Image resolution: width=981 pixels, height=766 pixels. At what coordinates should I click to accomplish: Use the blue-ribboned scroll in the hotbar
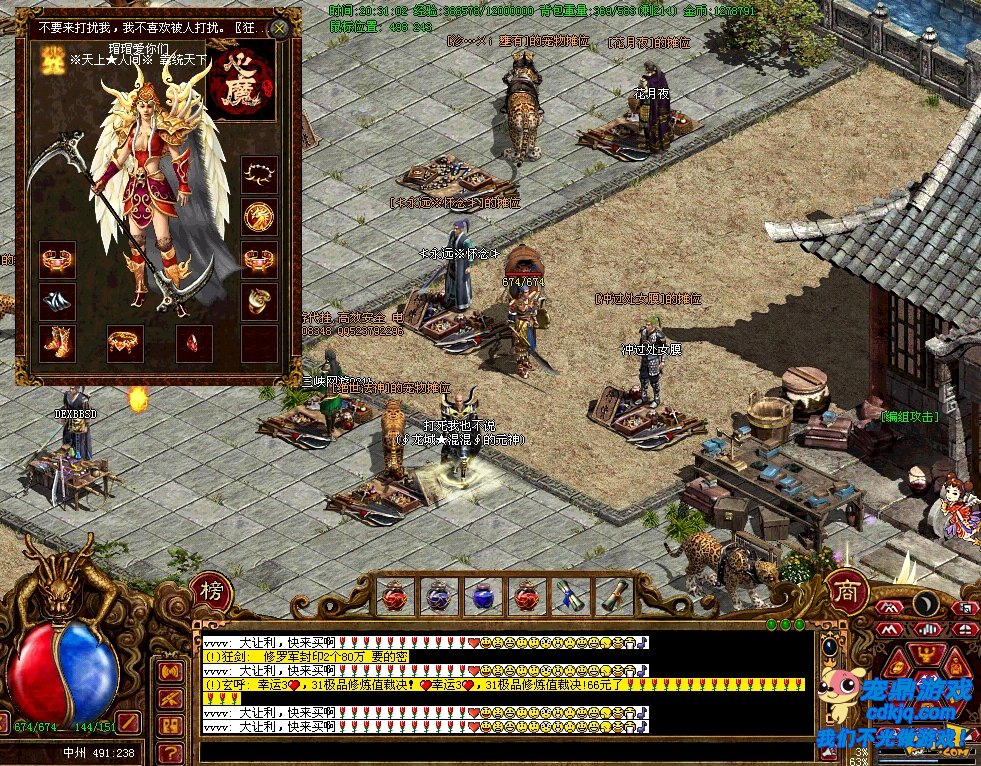tap(571, 597)
